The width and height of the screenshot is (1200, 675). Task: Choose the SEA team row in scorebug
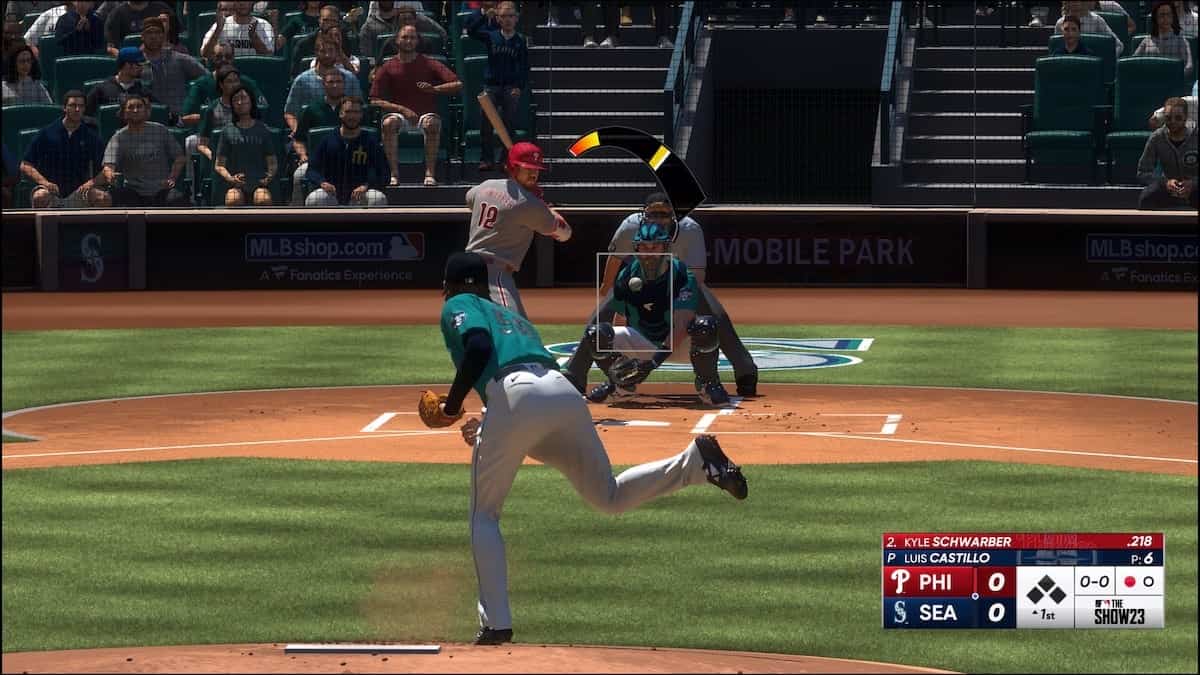[x=948, y=612]
